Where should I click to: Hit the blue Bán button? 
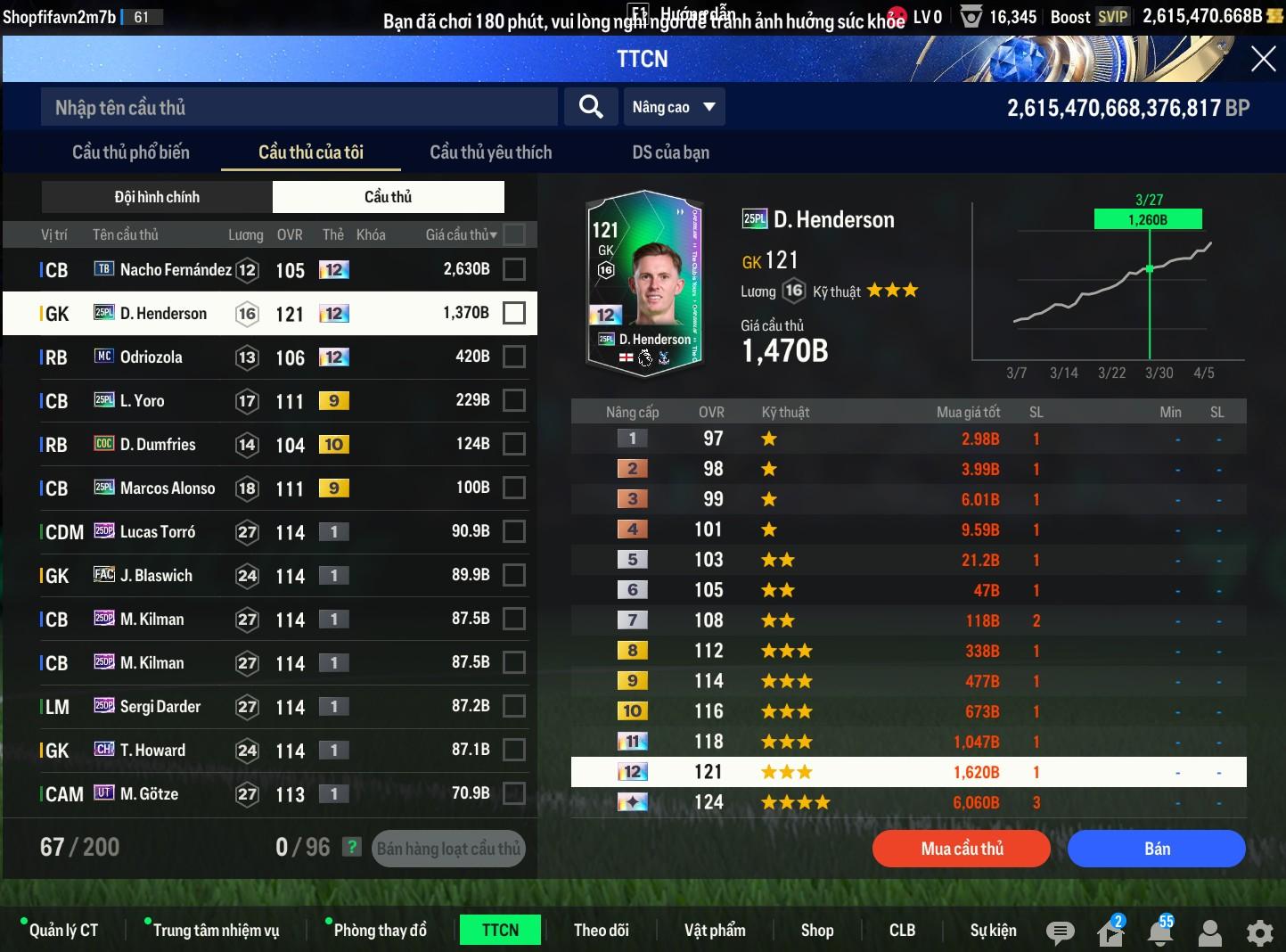[x=1156, y=849]
